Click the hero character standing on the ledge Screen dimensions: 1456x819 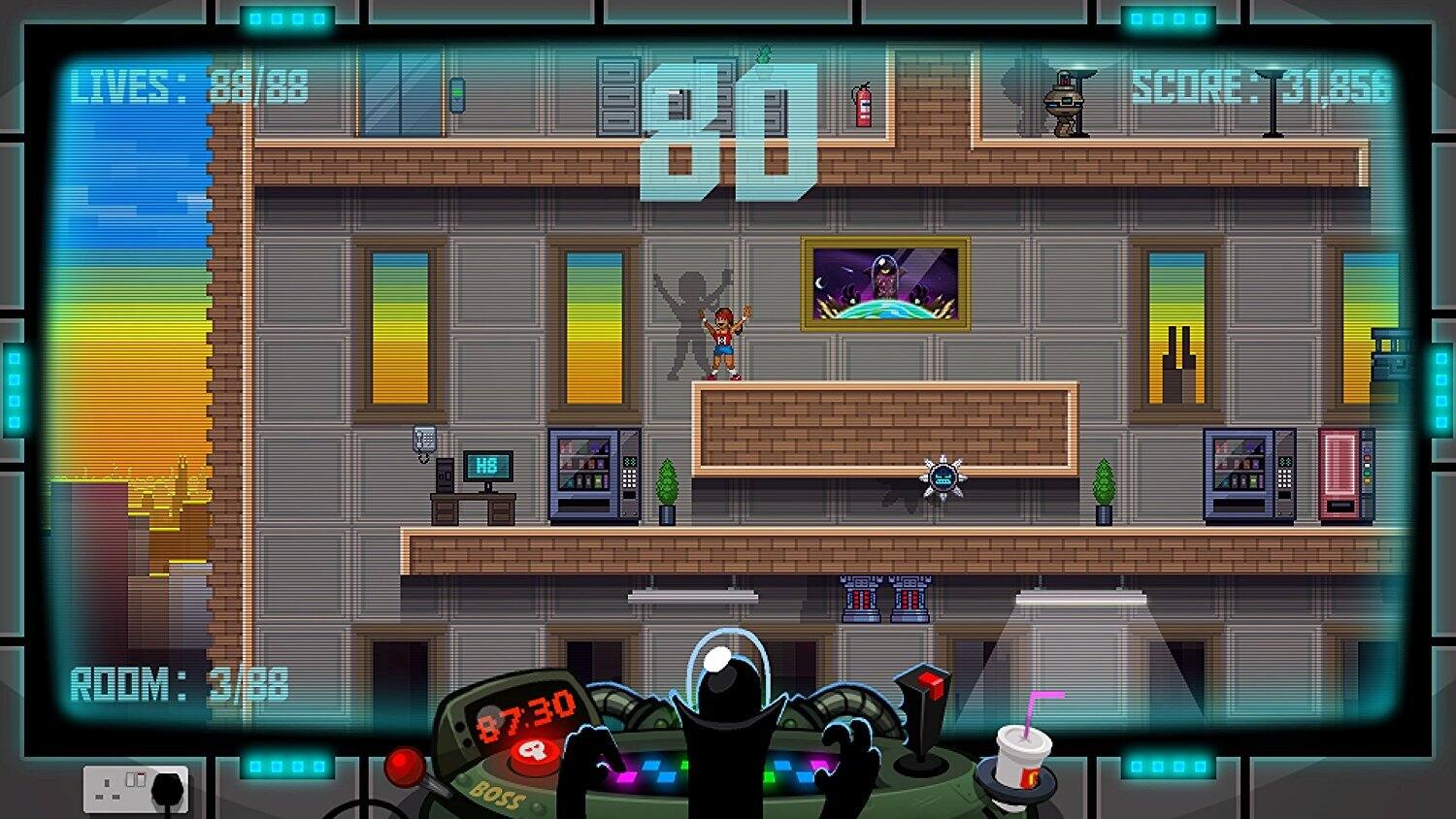(724, 342)
